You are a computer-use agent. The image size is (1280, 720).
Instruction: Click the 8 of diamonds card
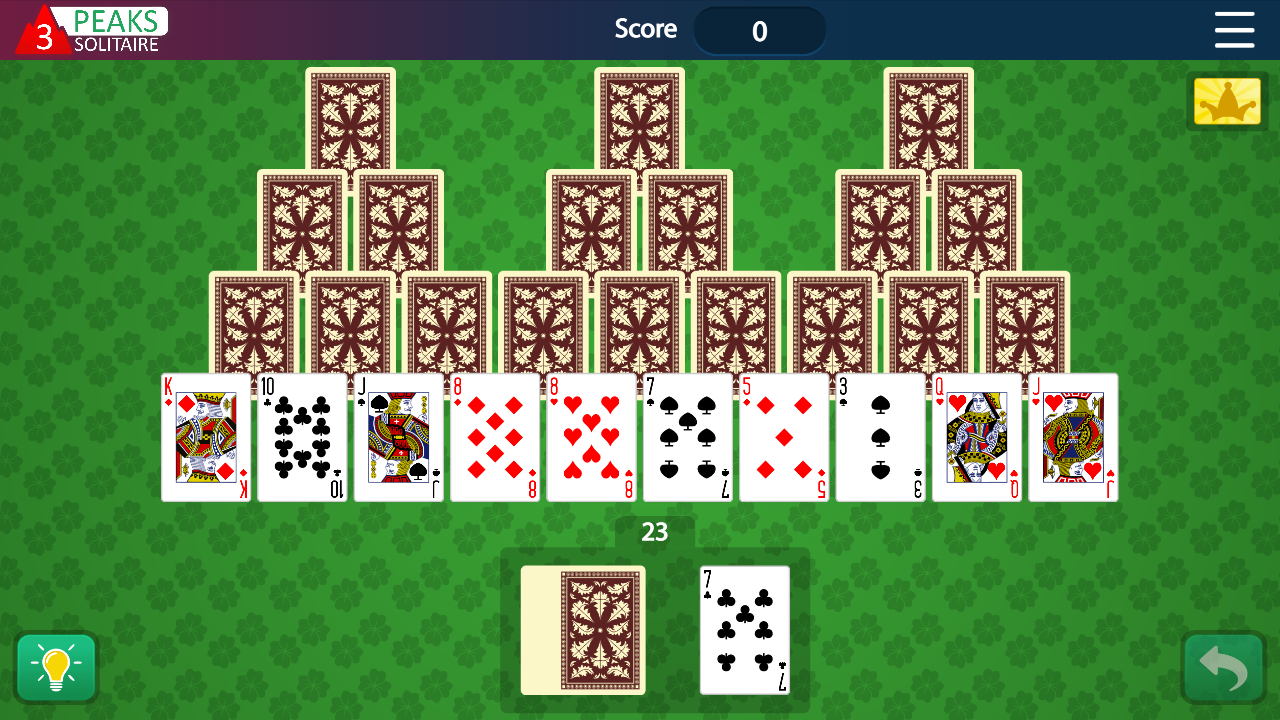coord(494,437)
